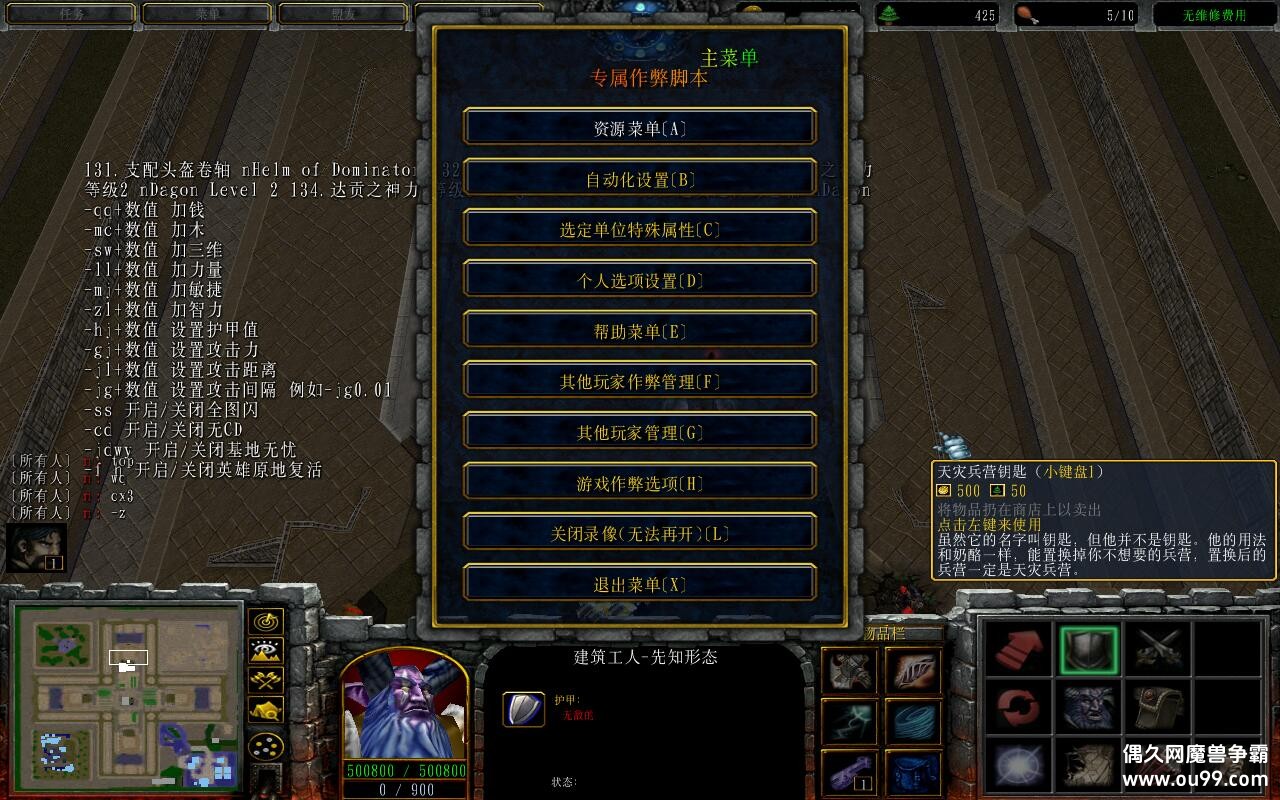Open 资源菜单[A] from the cheat menu

point(638,127)
